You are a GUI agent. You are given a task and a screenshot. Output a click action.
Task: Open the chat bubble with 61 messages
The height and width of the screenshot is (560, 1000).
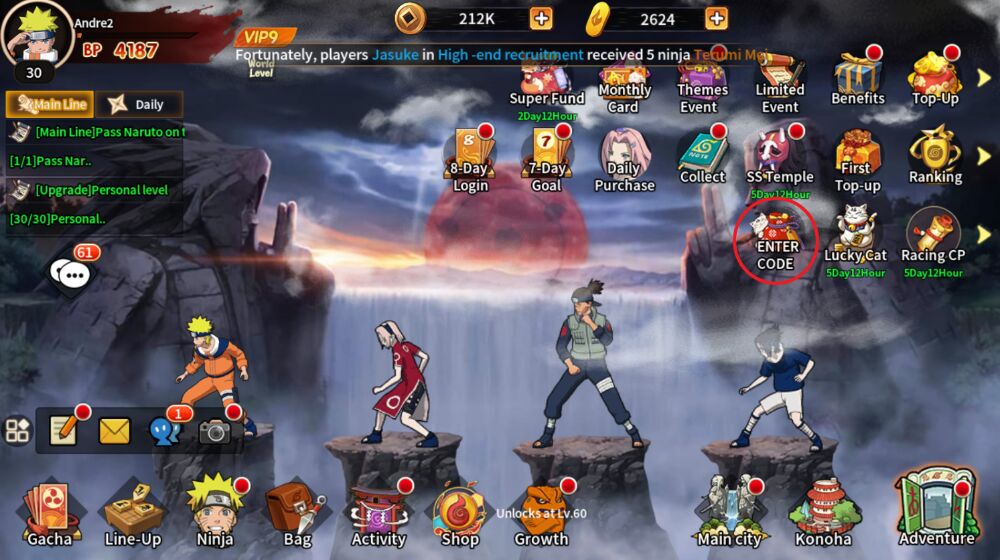[72, 272]
